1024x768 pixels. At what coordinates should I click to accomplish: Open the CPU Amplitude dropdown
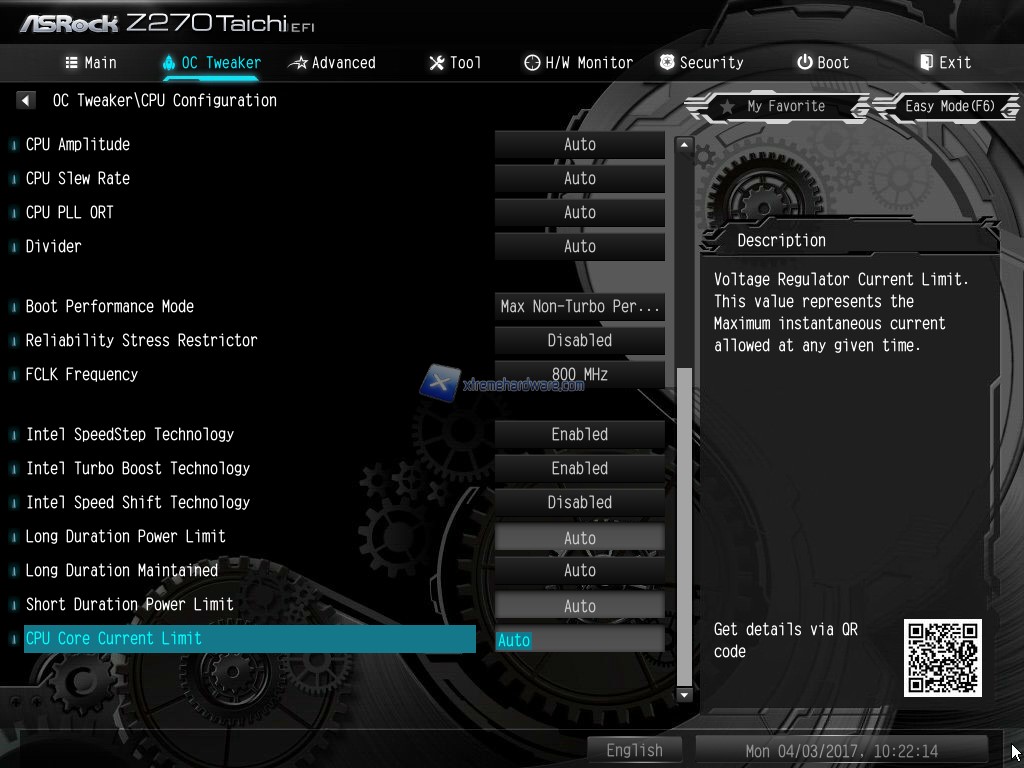pos(579,145)
